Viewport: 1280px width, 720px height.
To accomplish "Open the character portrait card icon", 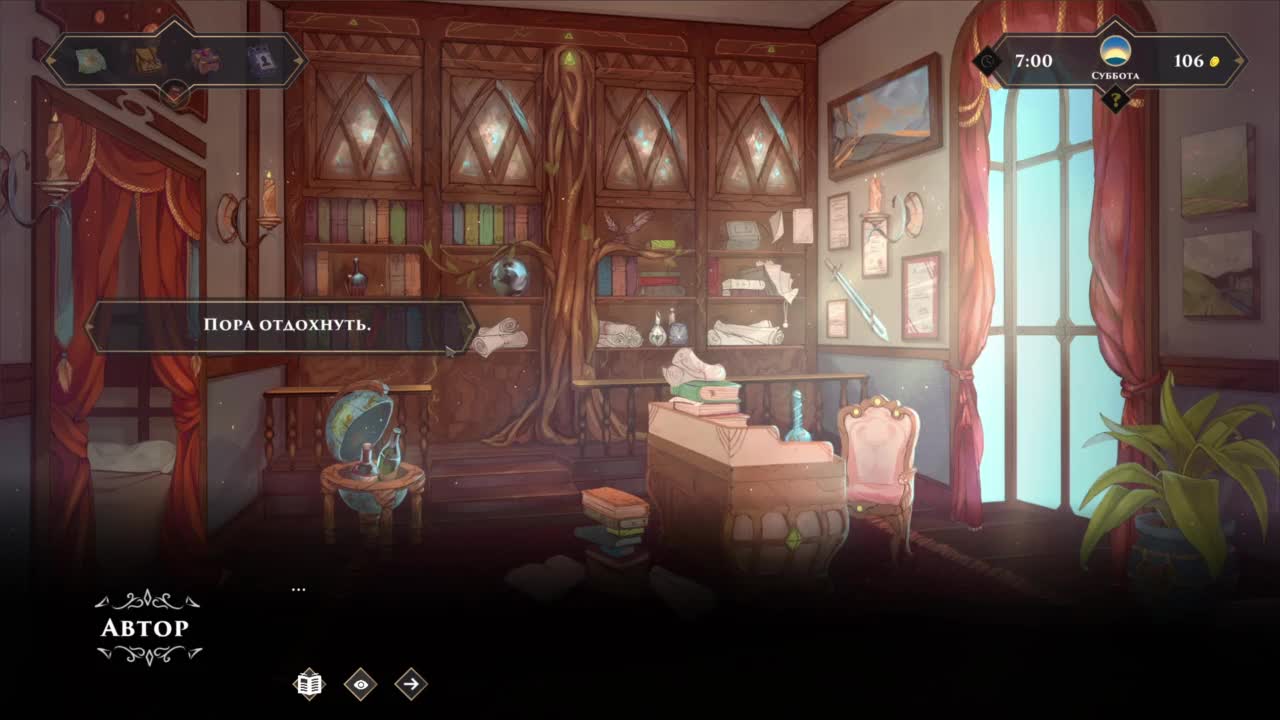I will (261, 61).
